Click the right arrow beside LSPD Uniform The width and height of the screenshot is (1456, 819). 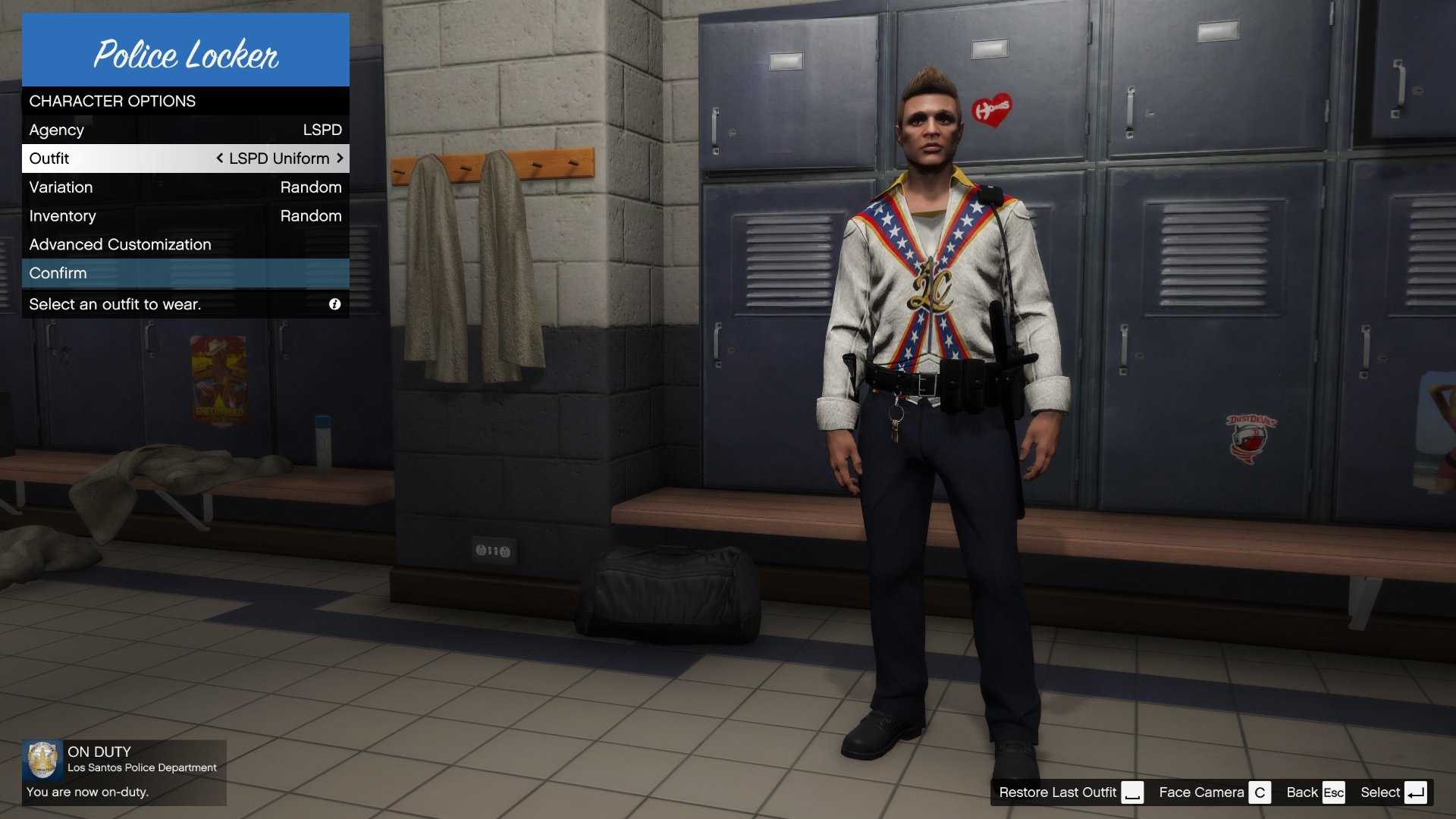tap(340, 158)
